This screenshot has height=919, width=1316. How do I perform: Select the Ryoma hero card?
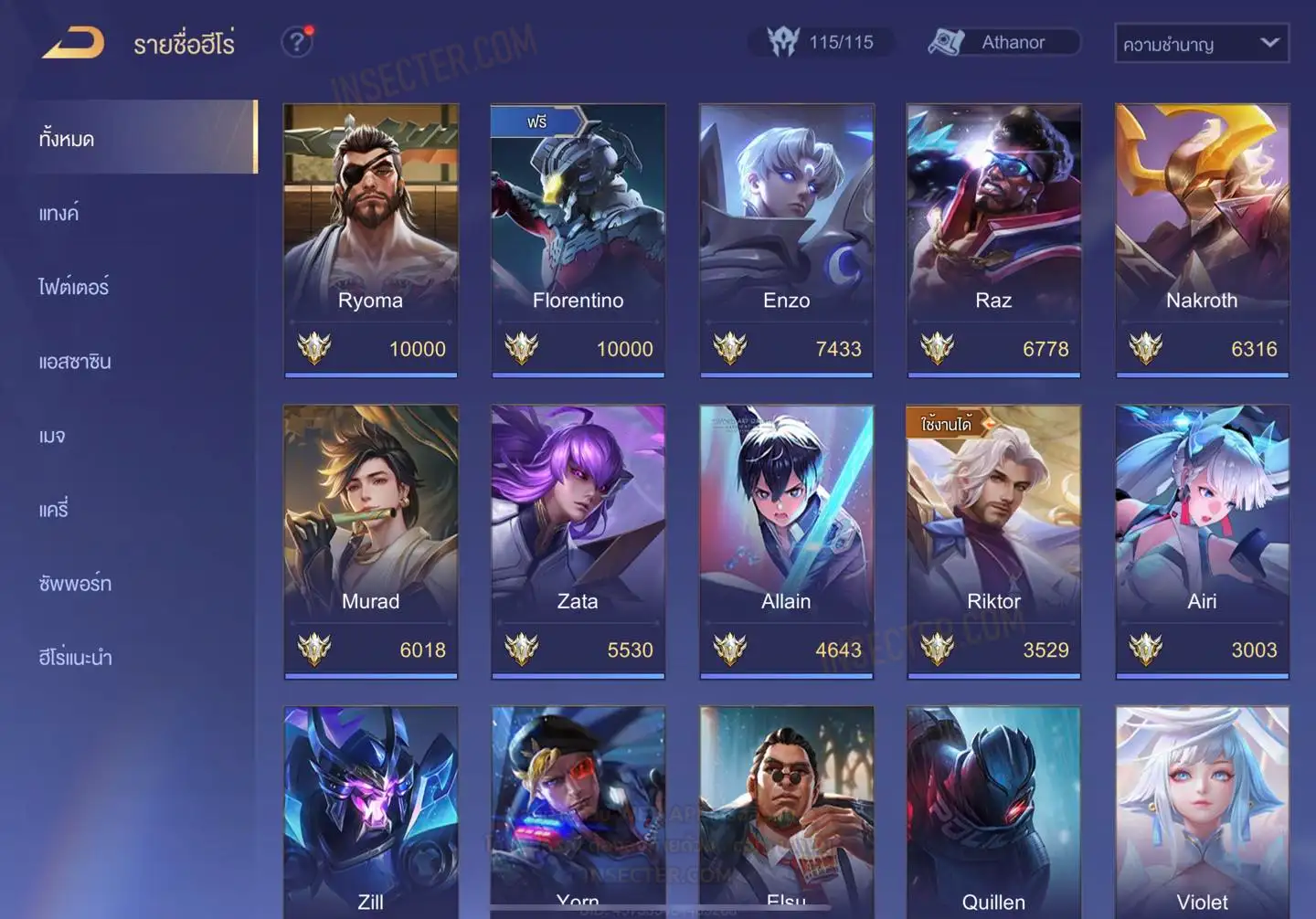click(x=370, y=239)
